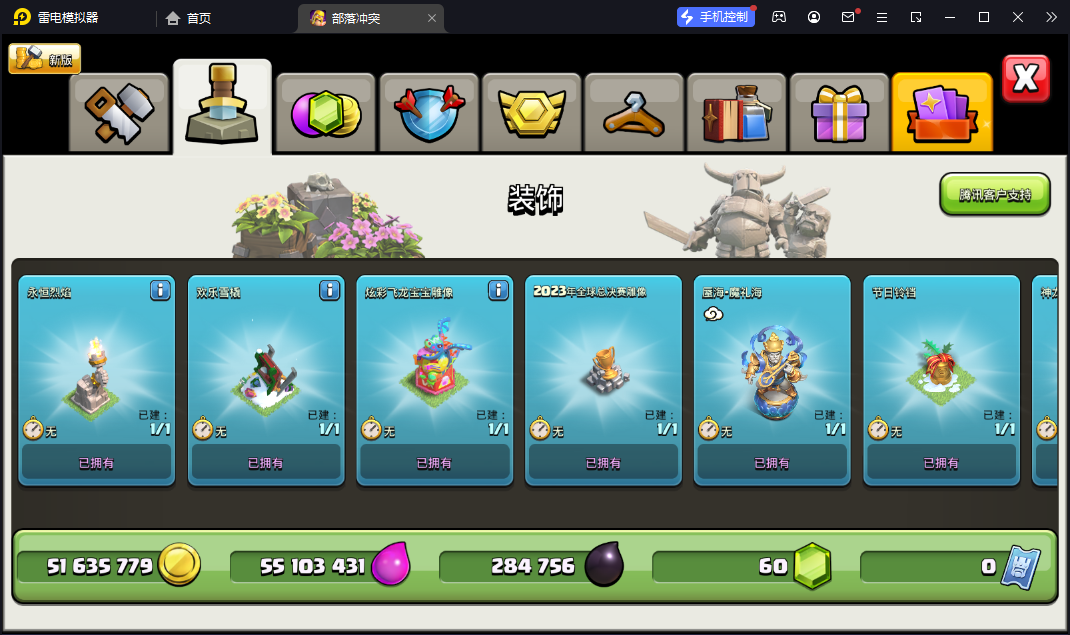Open the blue shield with arrows tab
This screenshot has height=635, width=1070.
(x=429, y=113)
